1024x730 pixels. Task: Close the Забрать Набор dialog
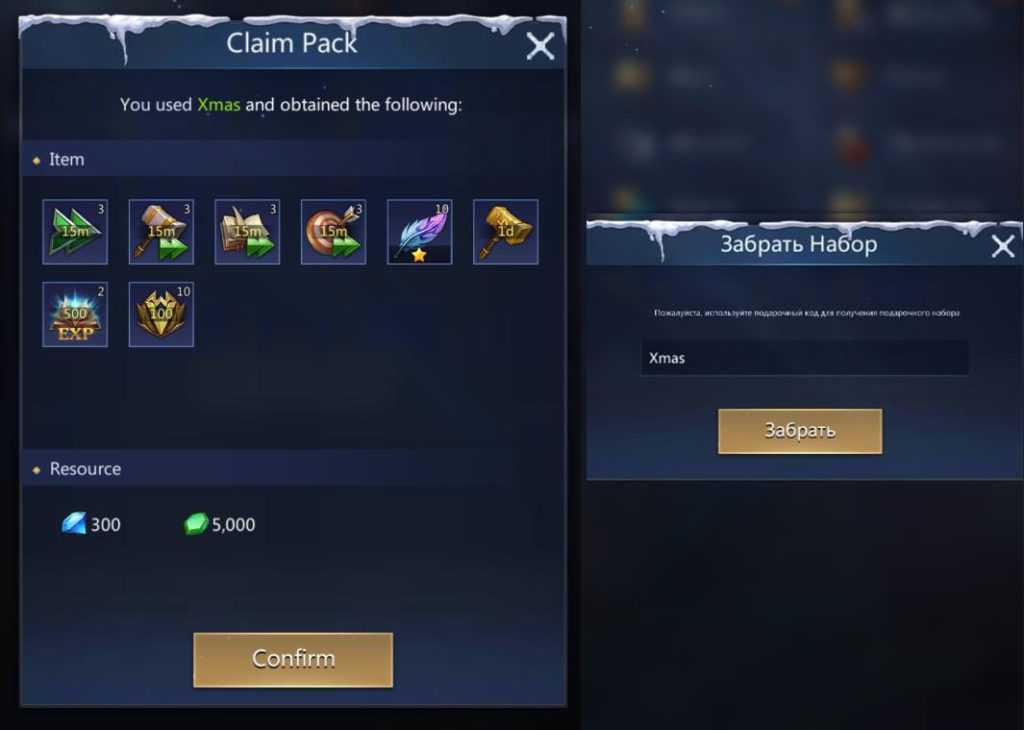click(x=1002, y=246)
